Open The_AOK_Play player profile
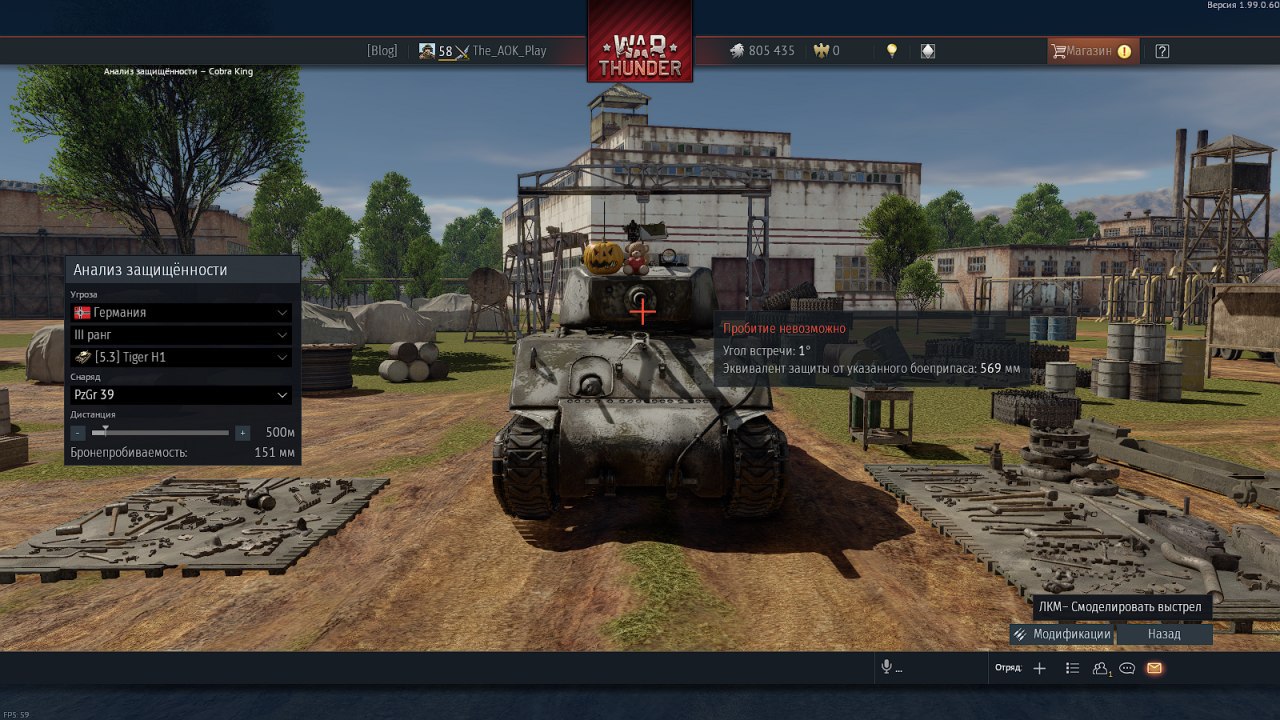Screen dimensions: 1280x720 click(x=509, y=51)
